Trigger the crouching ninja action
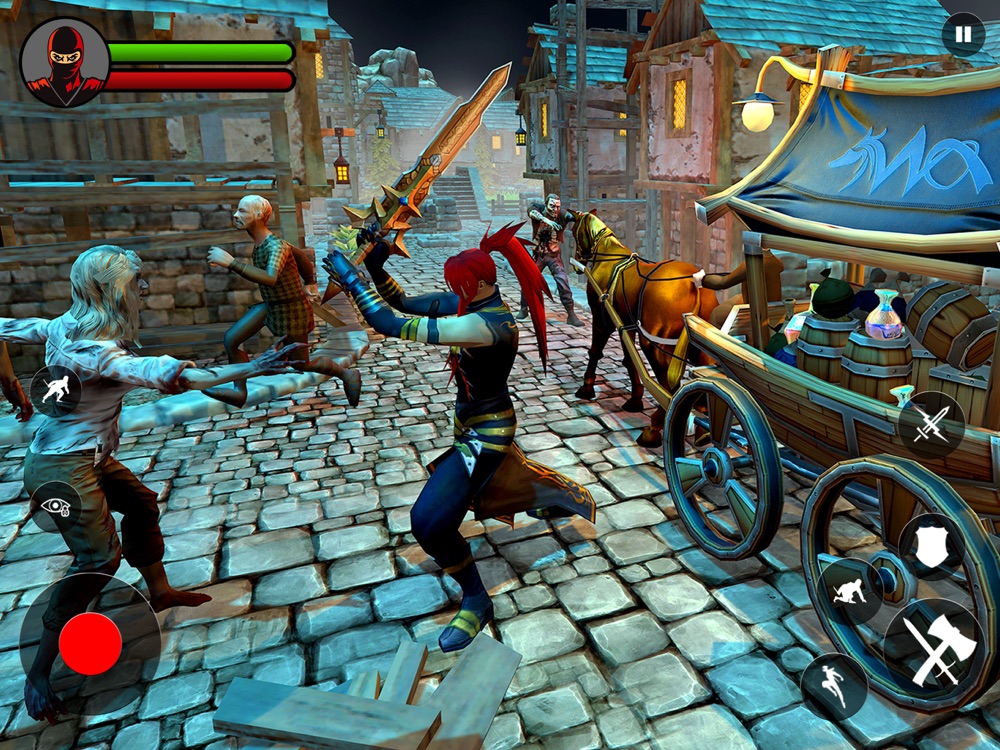 850,591
